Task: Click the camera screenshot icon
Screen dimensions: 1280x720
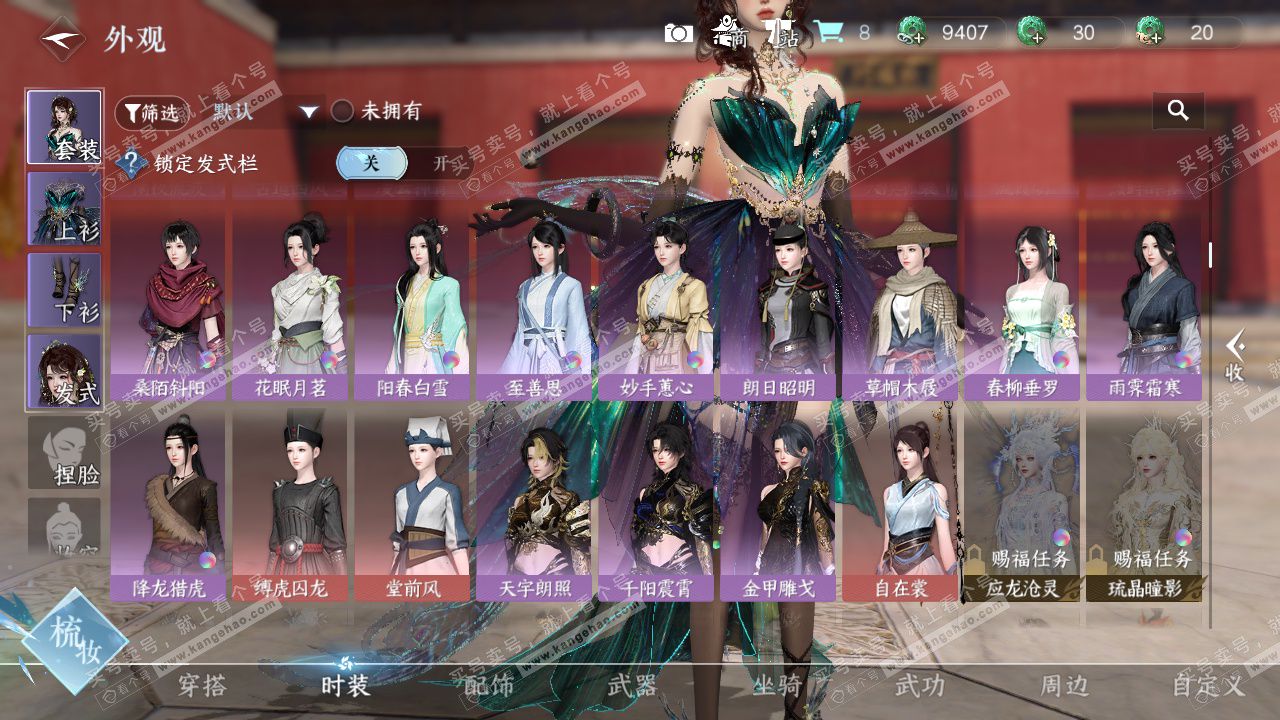Action: pos(678,33)
